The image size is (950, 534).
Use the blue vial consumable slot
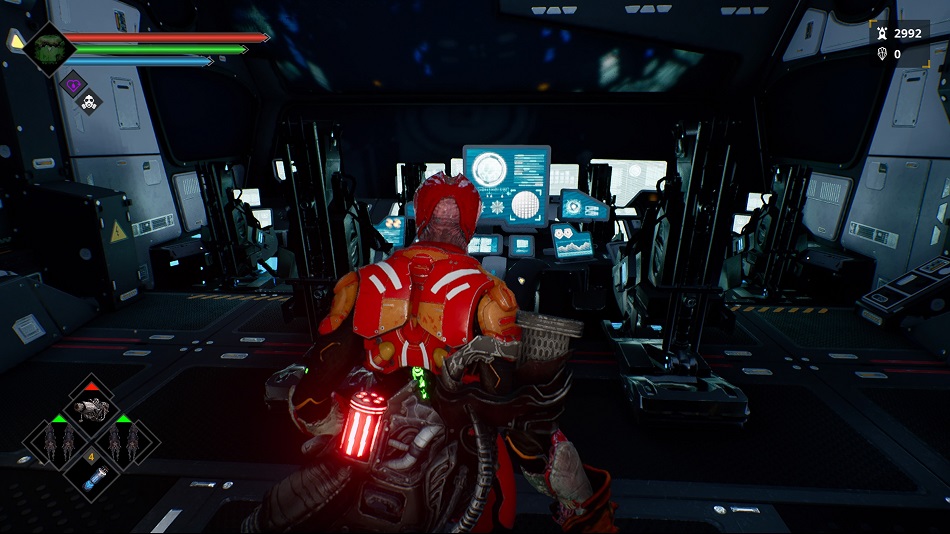pos(91,476)
